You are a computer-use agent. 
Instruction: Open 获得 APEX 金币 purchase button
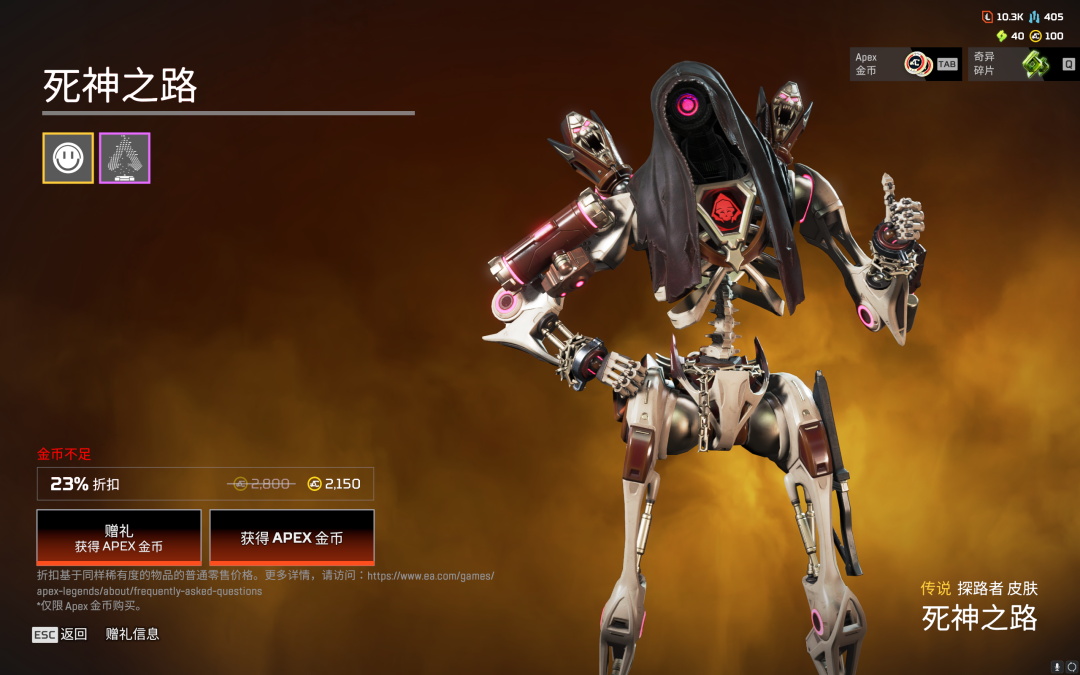click(x=292, y=537)
